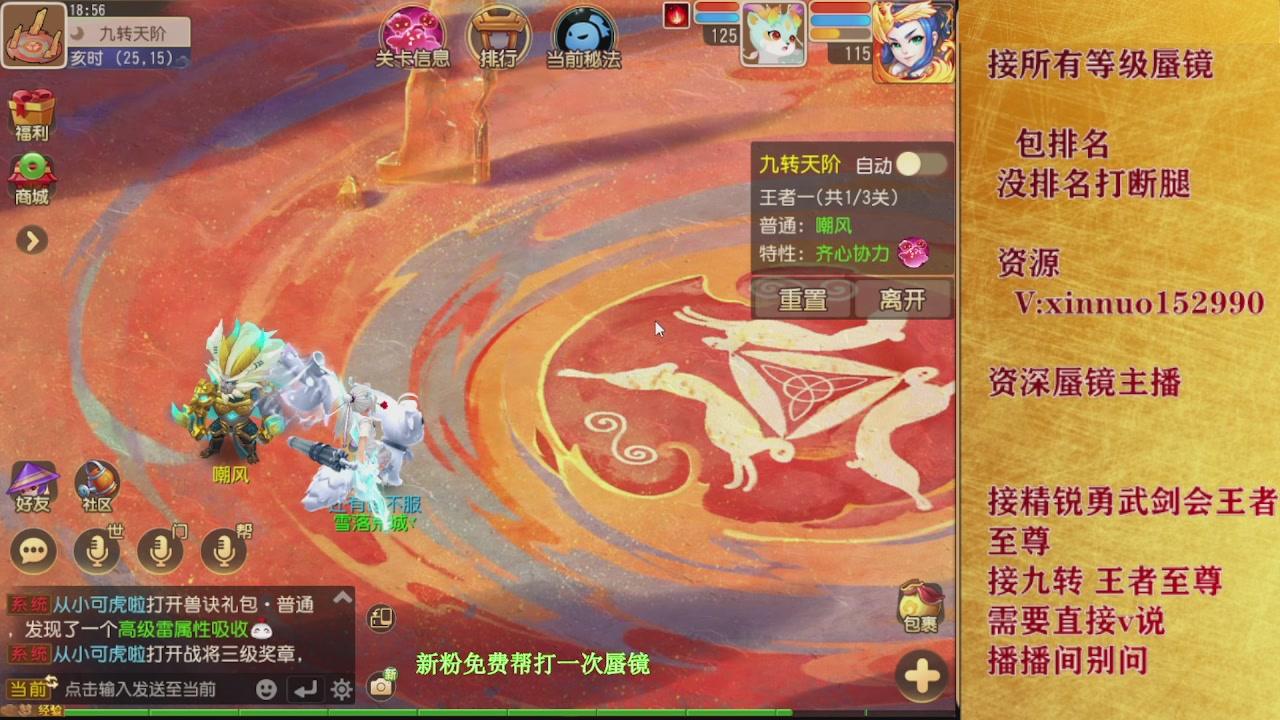Open the 社区 community panel
The height and width of the screenshot is (720, 1280).
95,483
